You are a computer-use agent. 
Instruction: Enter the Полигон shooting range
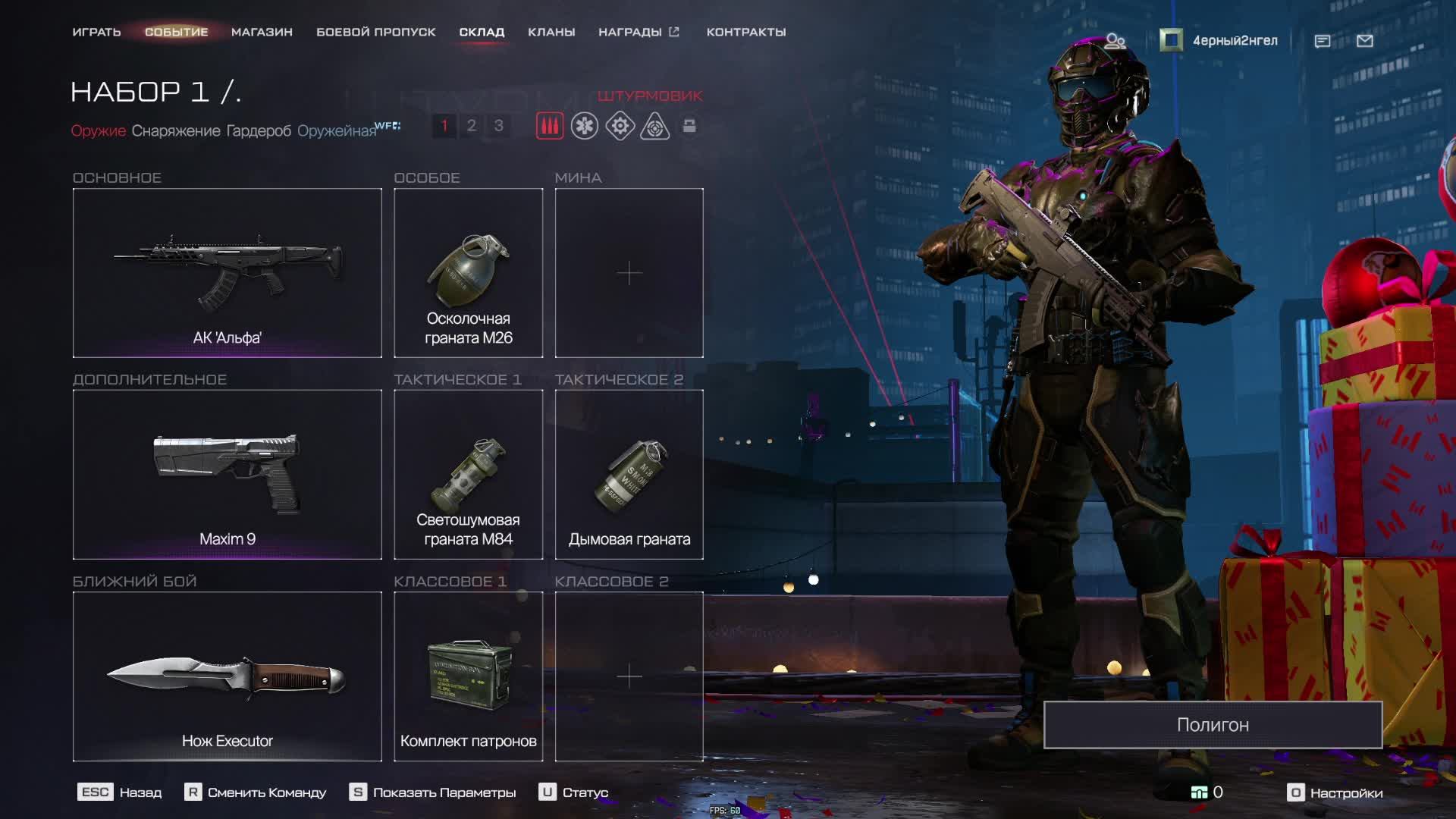pos(1212,725)
